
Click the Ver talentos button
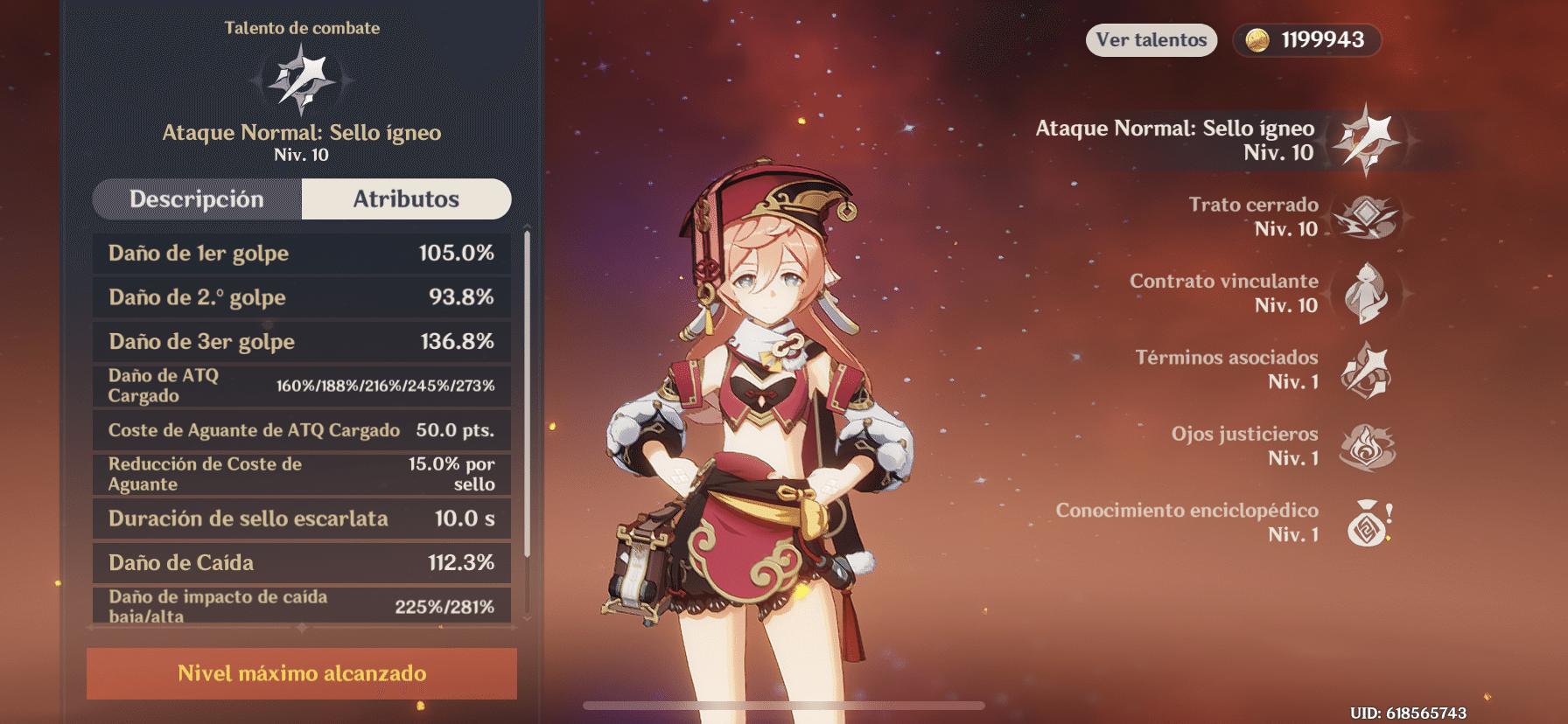coord(1151,40)
